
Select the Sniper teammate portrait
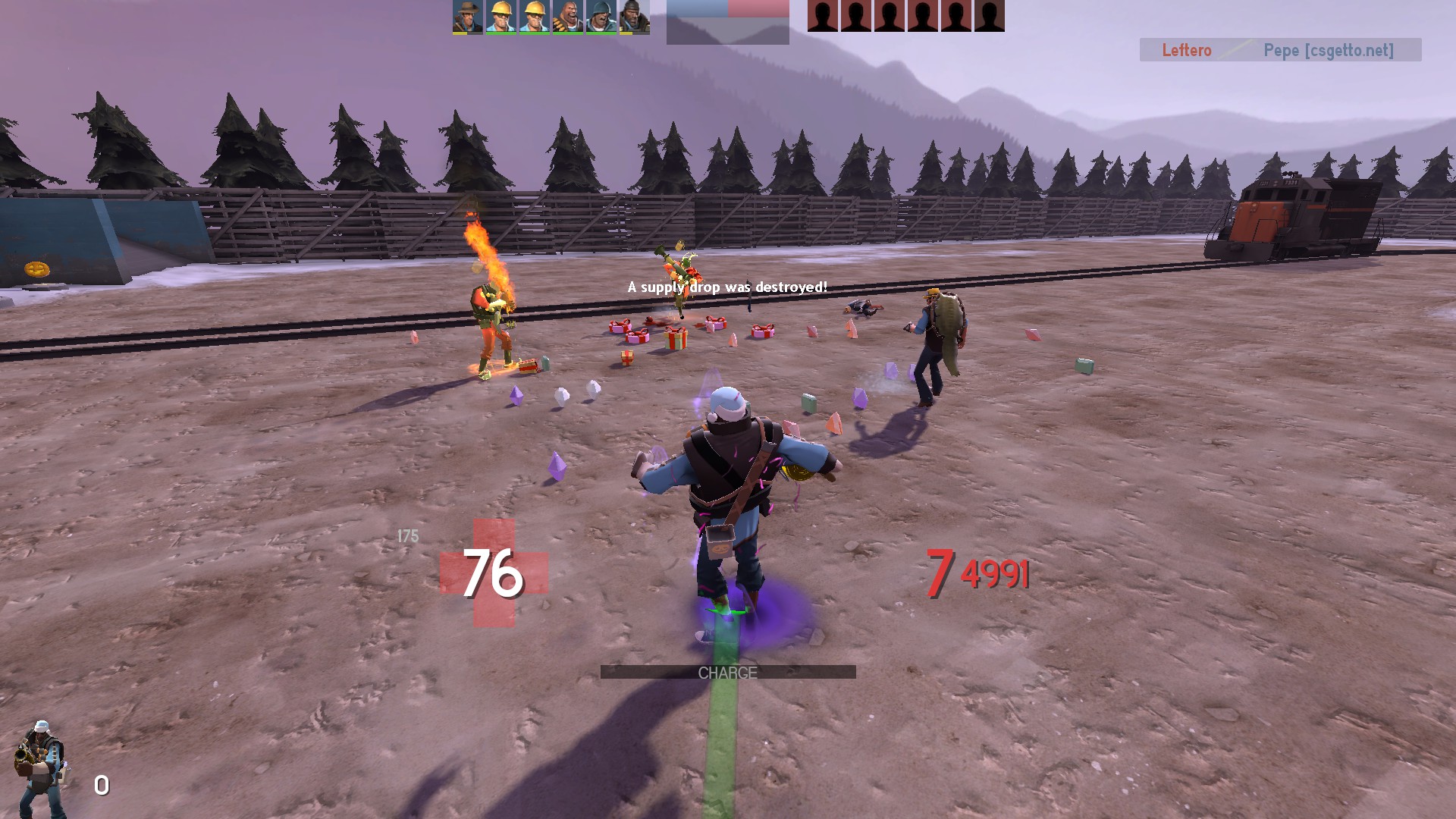[x=467, y=16]
